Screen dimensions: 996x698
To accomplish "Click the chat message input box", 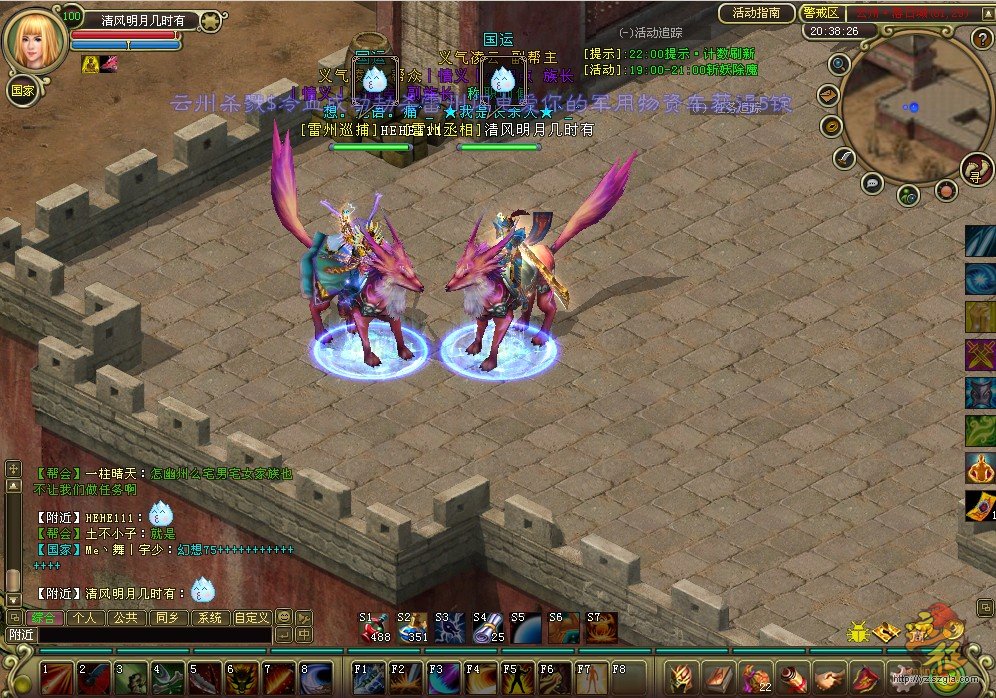I will pyautogui.click(x=155, y=634).
